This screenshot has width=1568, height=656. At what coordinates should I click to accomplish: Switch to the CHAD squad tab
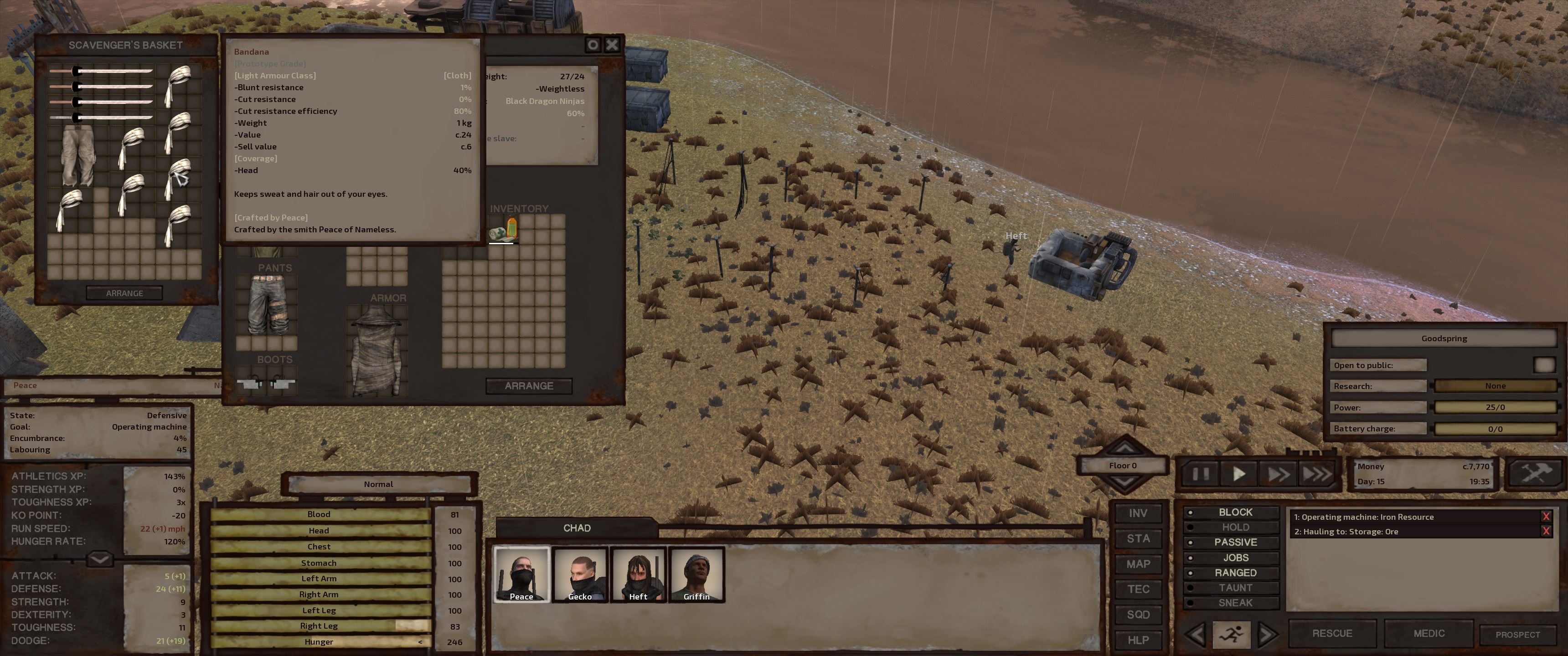577,528
